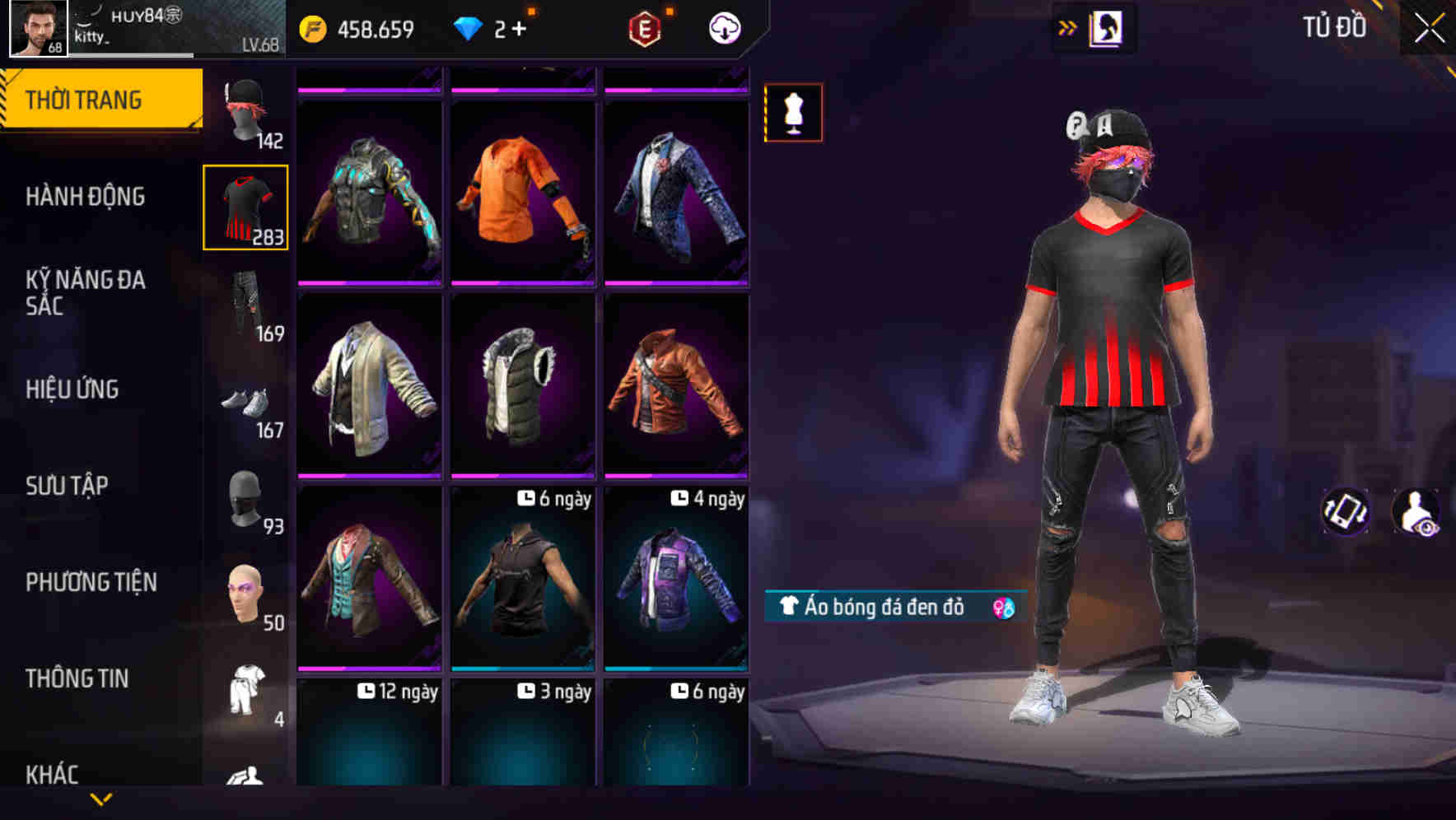Click the double-arrow expander at top center
The height and width of the screenshot is (820, 1456).
click(1067, 26)
